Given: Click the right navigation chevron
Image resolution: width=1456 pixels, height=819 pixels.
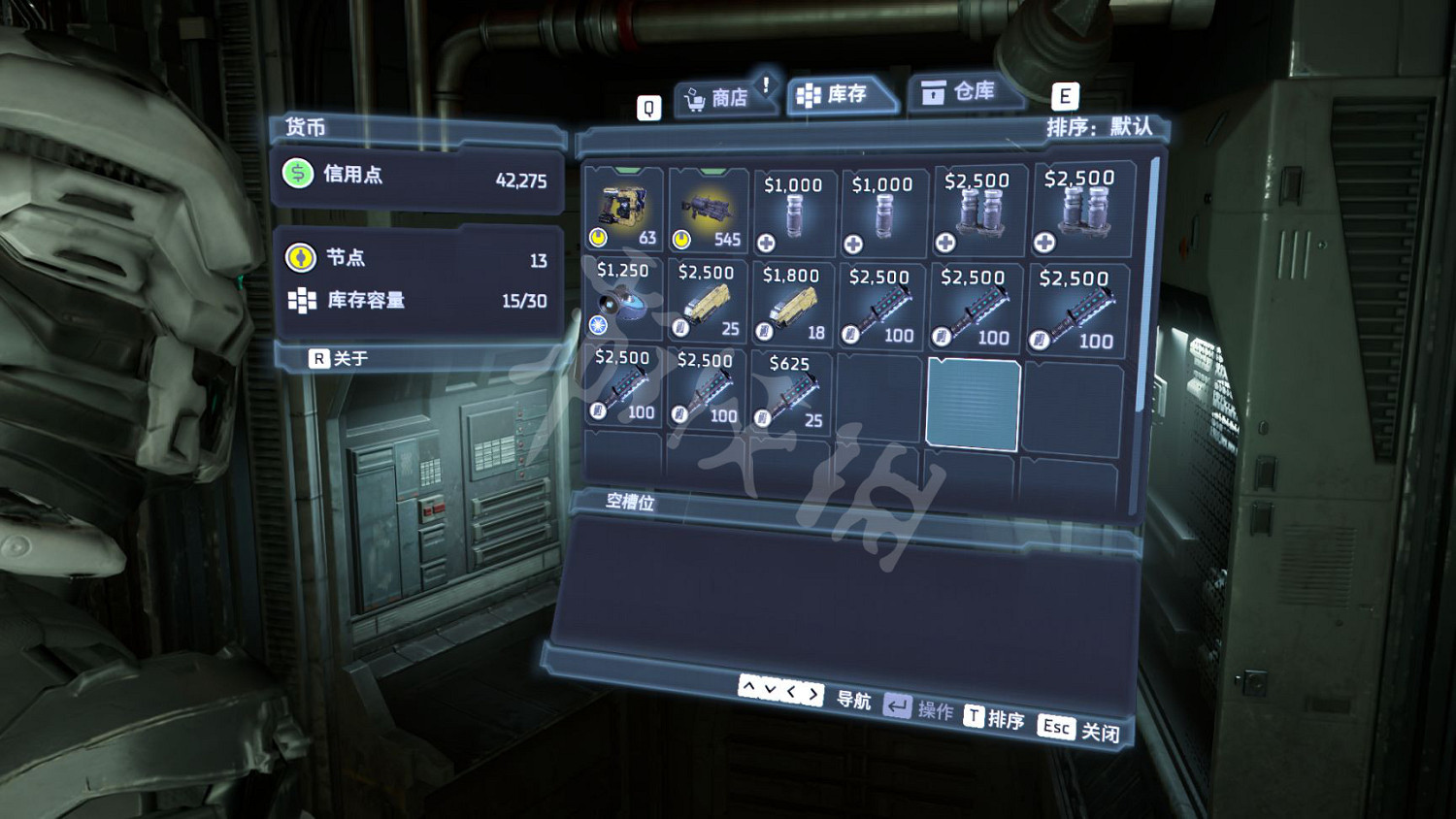Looking at the screenshot, I should 814,693.
